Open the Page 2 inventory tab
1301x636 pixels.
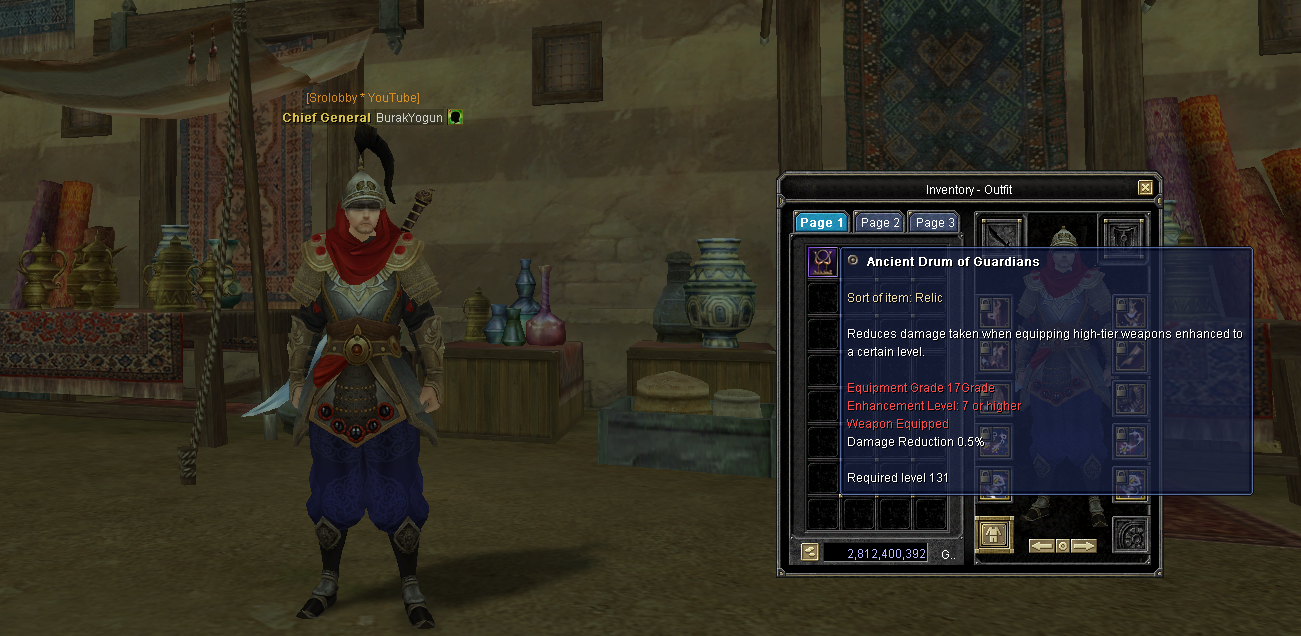coord(880,223)
